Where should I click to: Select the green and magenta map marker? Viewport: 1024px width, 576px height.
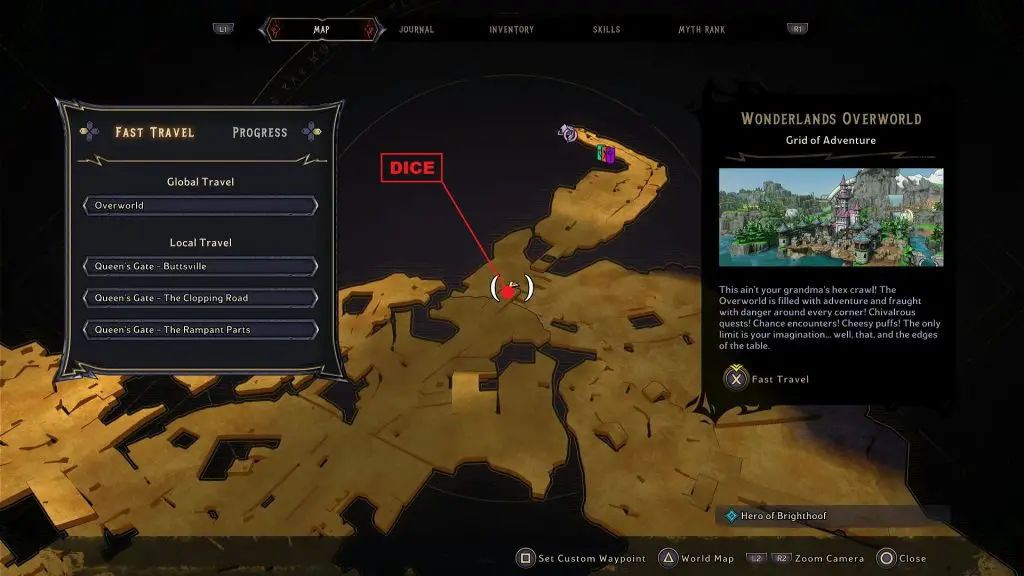605,154
